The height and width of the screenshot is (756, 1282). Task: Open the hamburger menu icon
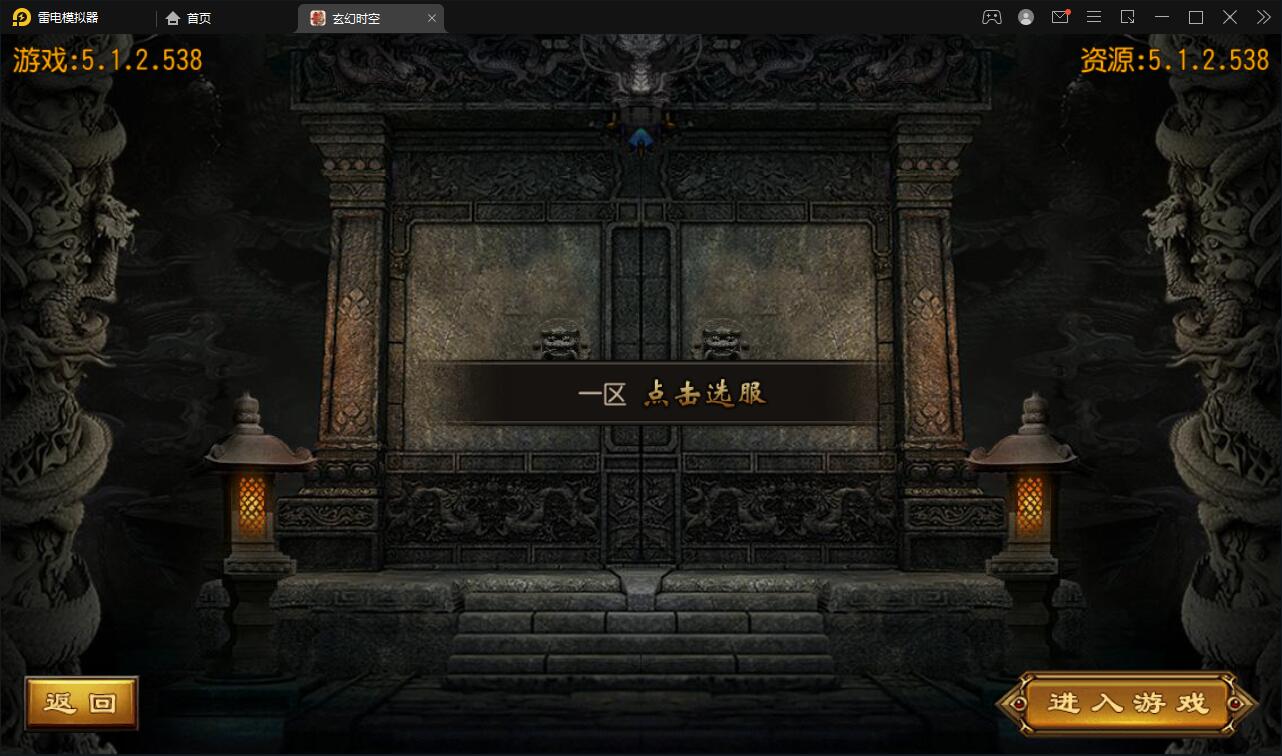(x=1094, y=17)
